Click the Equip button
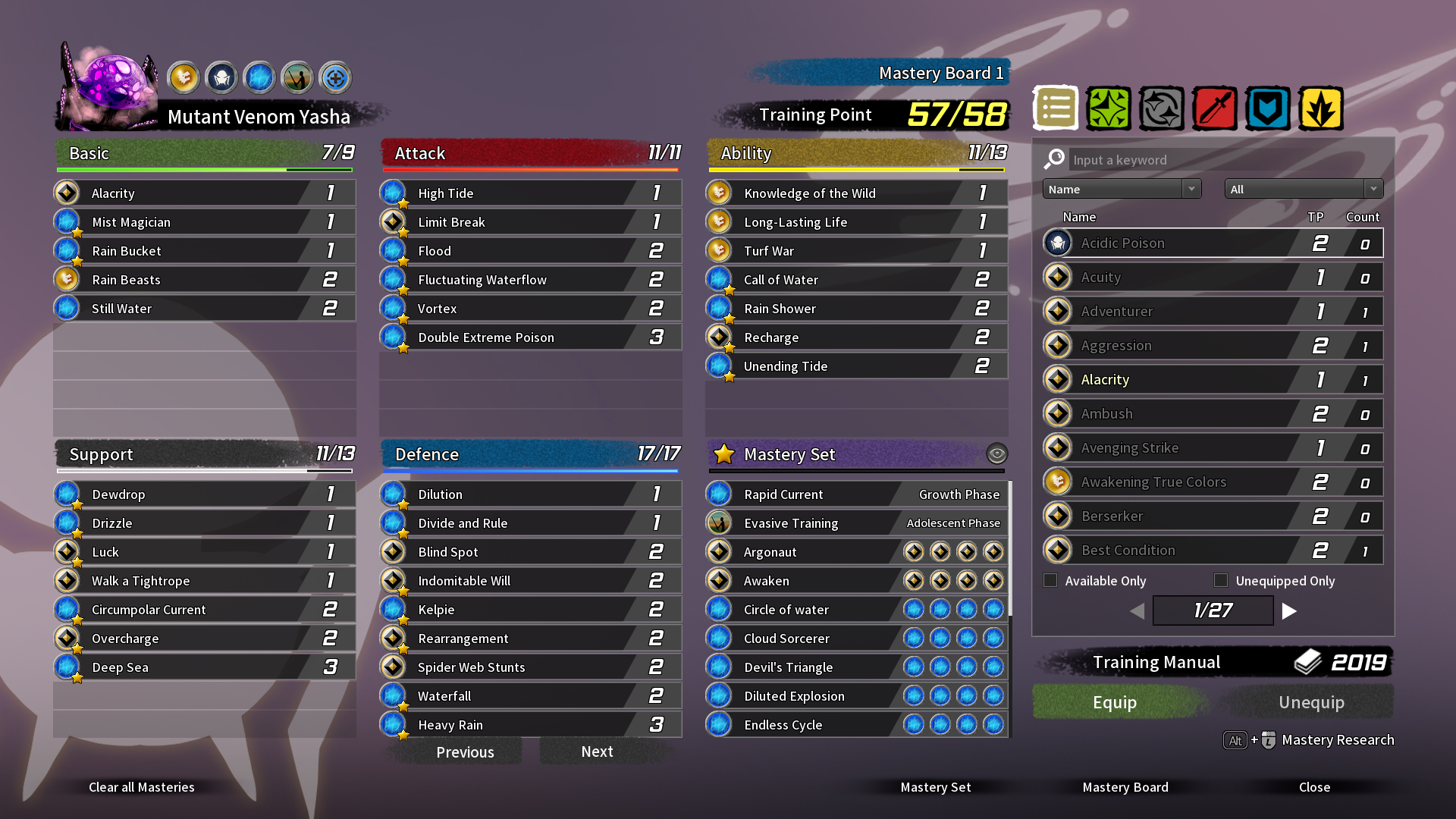1456x819 pixels. click(x=1114, y=702)
